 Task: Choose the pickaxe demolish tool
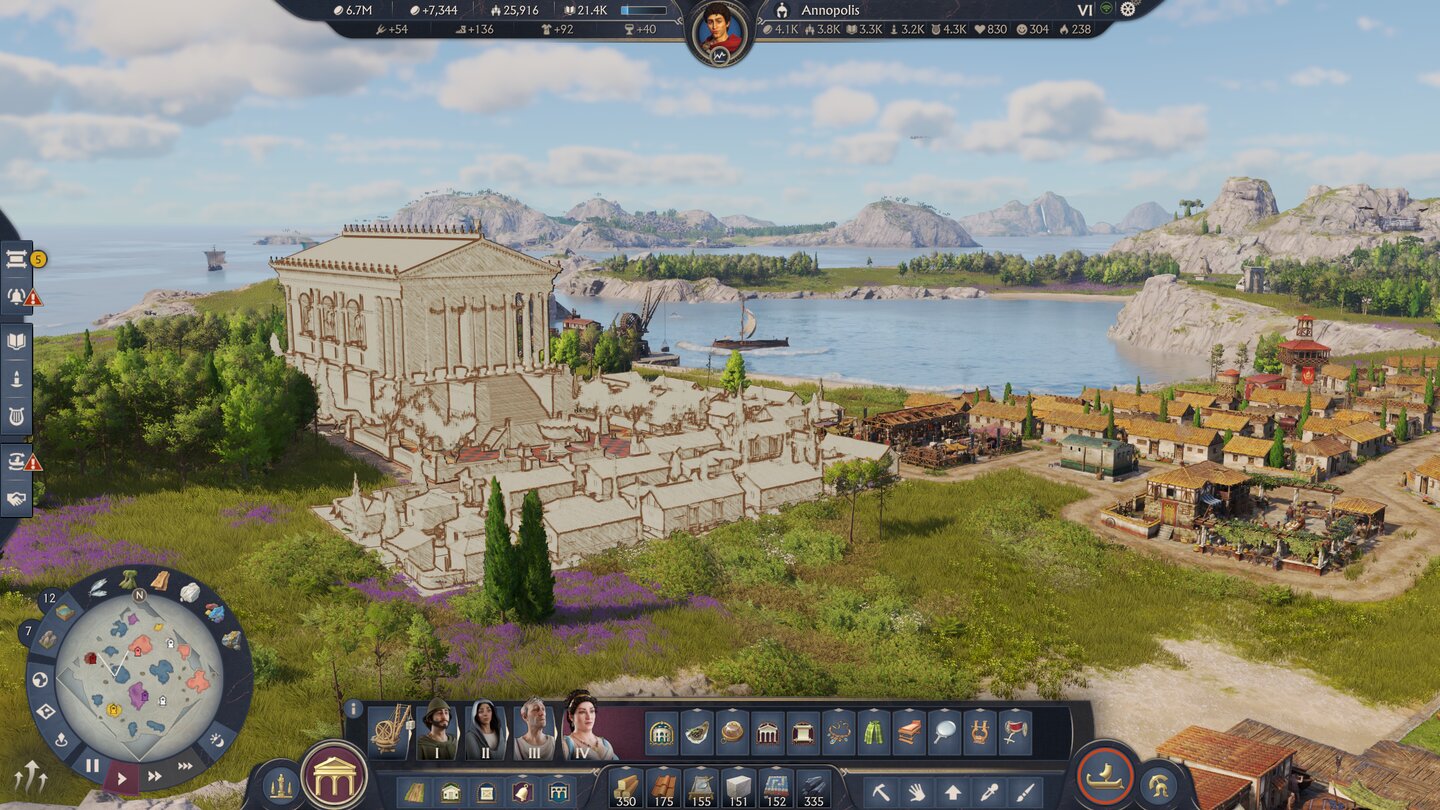tap(881, 792)
